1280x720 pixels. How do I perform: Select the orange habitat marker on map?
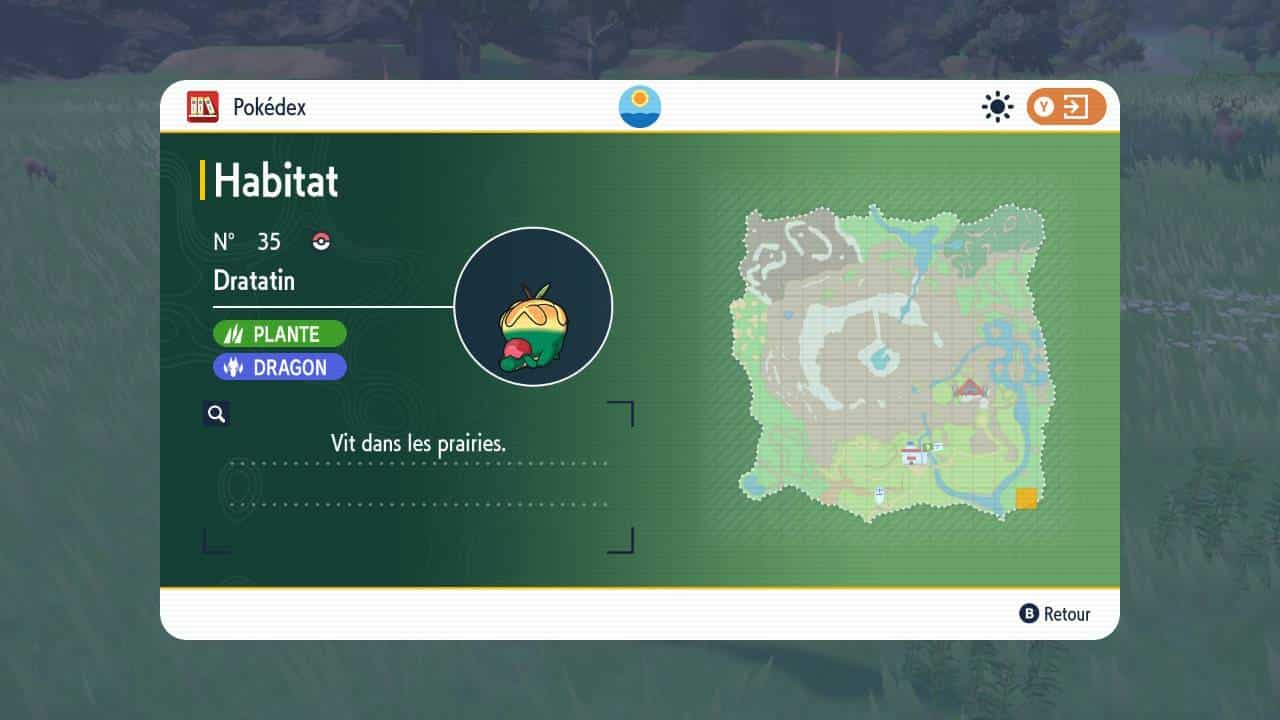(x=1026, y=498)
